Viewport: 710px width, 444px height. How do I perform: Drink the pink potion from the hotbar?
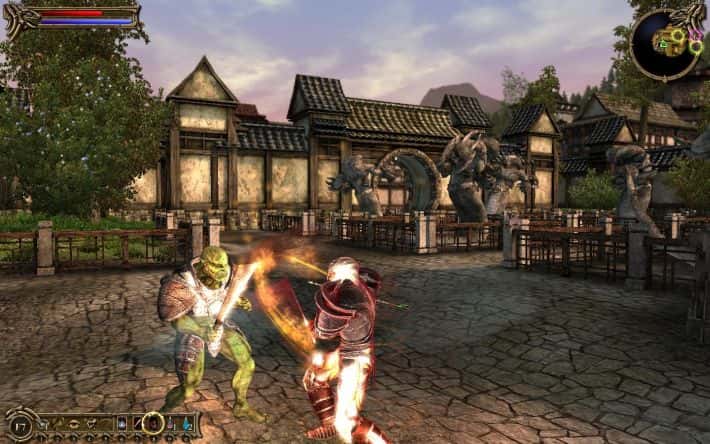tap(171, 423)
